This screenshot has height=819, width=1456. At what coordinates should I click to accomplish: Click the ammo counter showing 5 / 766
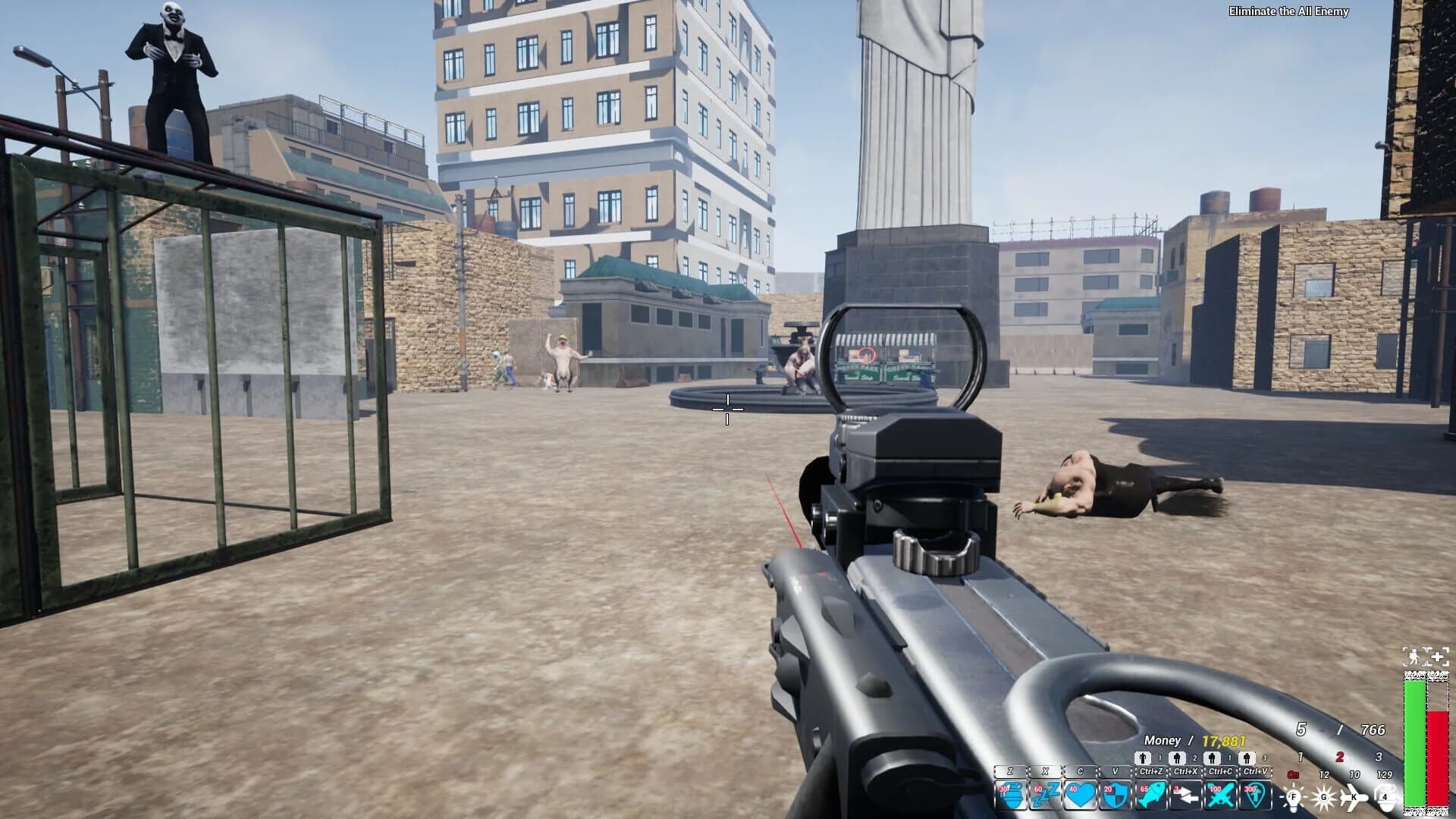(x=1340, y=730)
